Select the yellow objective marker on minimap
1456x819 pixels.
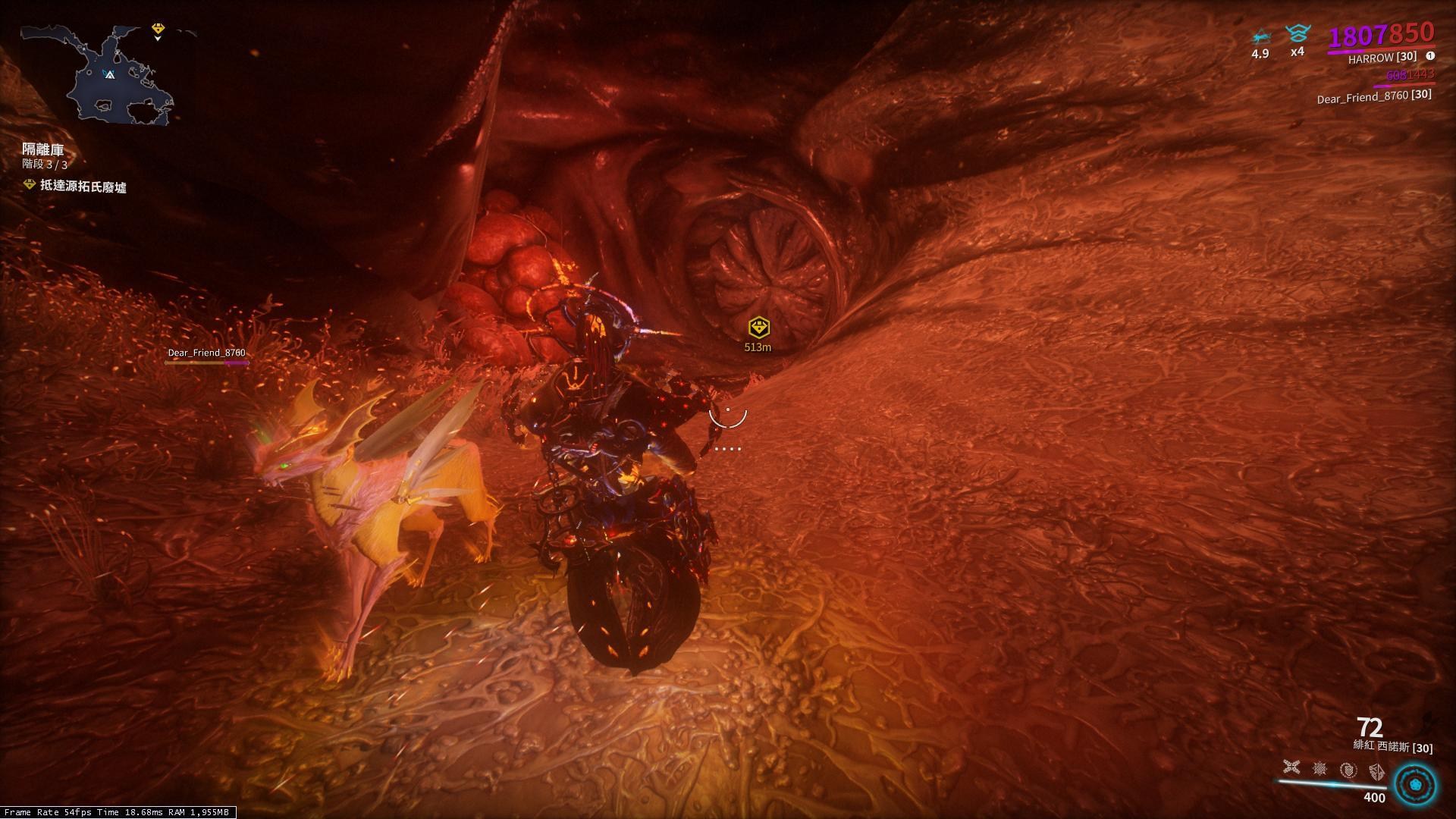click(158, 30)
